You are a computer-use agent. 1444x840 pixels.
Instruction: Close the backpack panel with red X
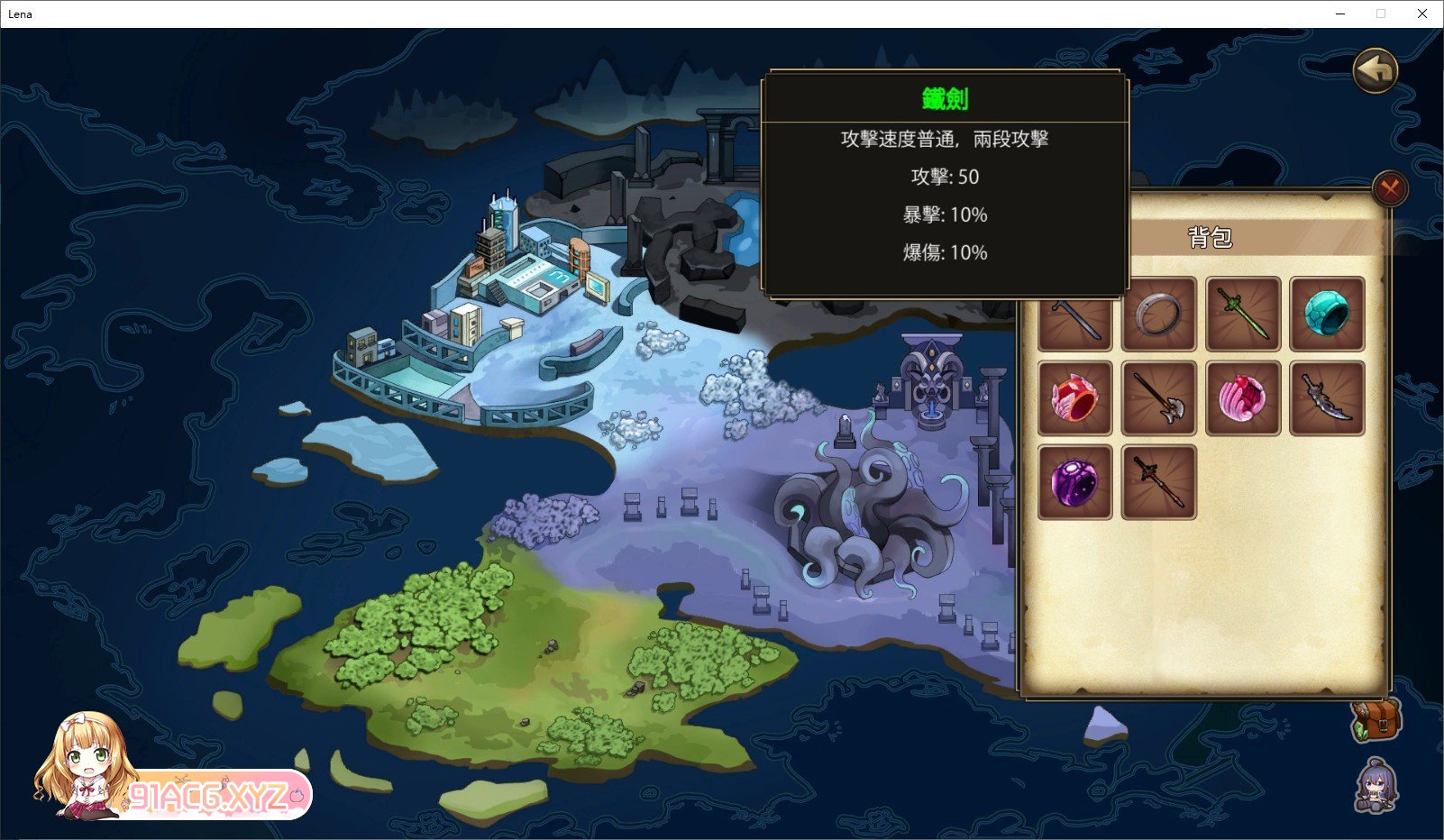1390,188
